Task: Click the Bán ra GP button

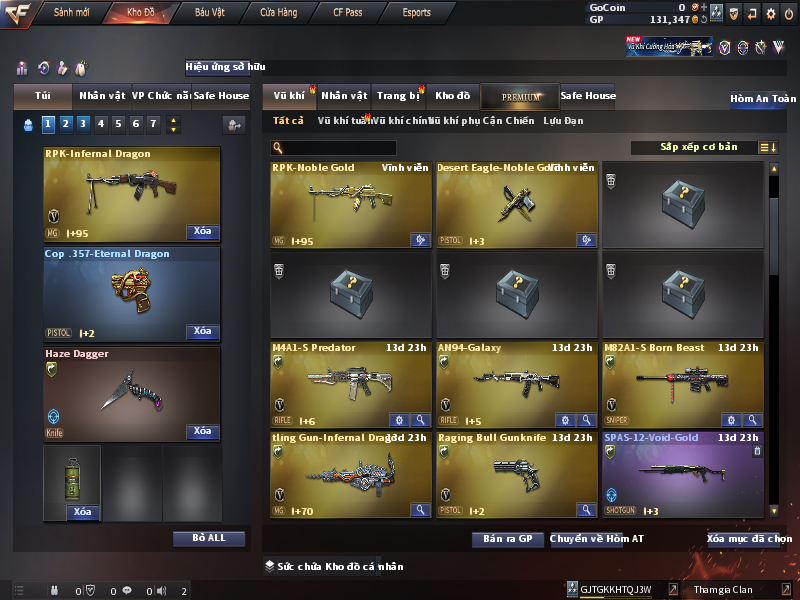Action: (x=507, y=539)
